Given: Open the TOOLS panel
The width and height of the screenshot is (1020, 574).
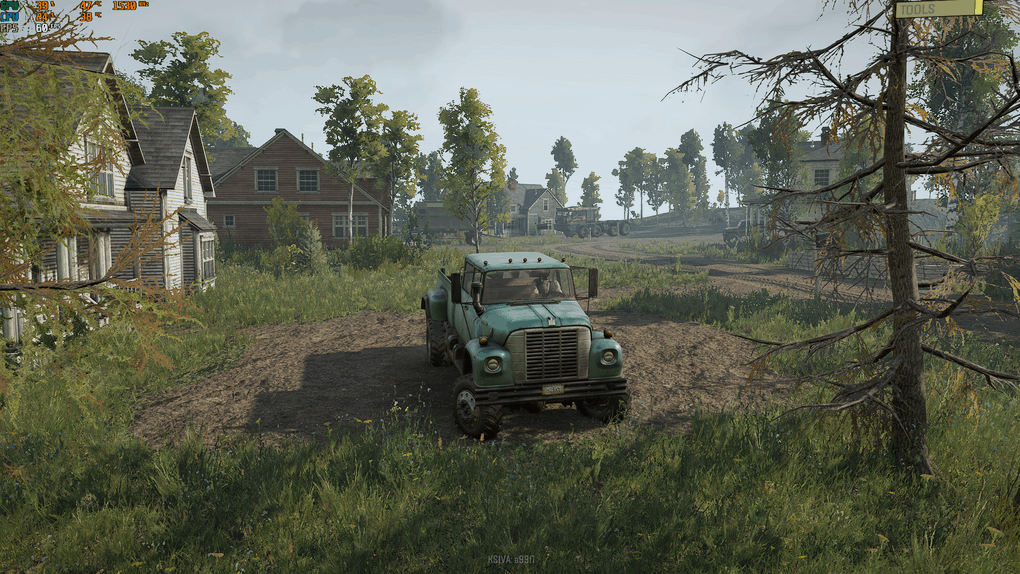Looking at the screenshot, I should click(938, 9).
